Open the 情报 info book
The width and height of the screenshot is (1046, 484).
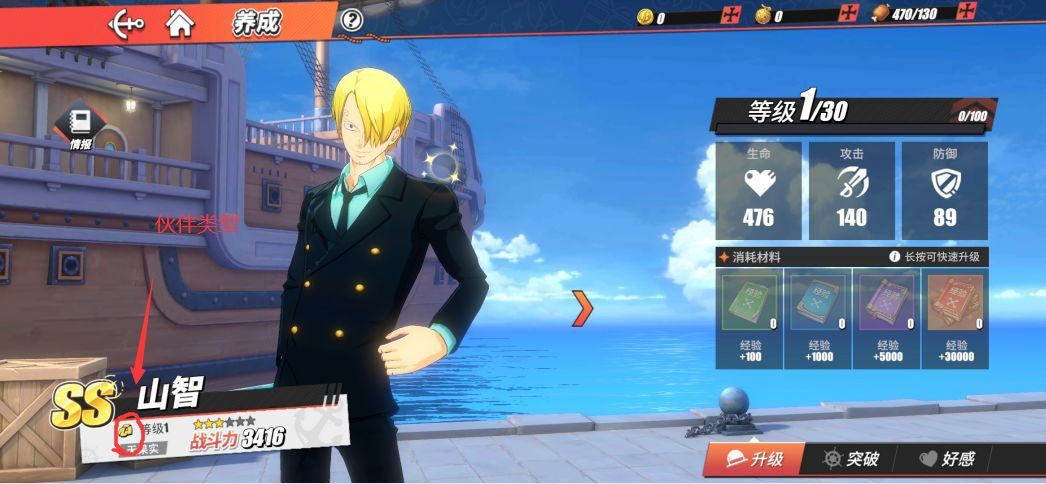[x=80, y=126]
